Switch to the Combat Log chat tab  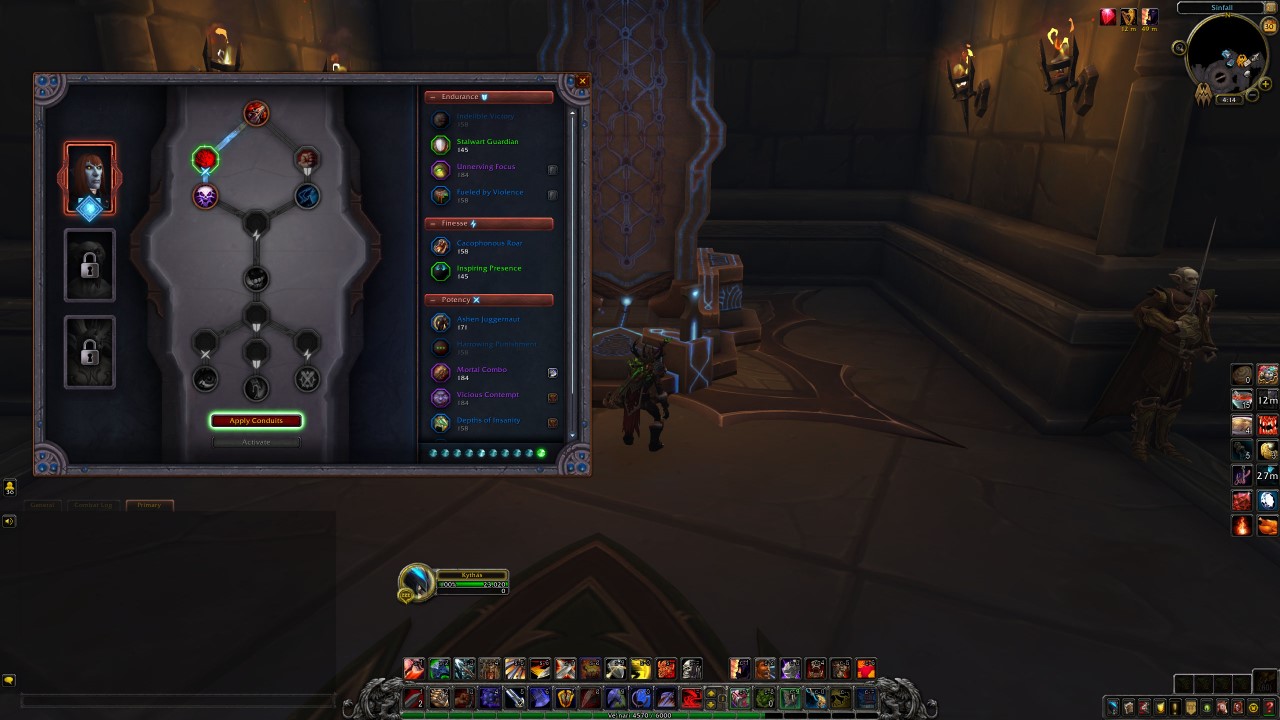[93, 505]
